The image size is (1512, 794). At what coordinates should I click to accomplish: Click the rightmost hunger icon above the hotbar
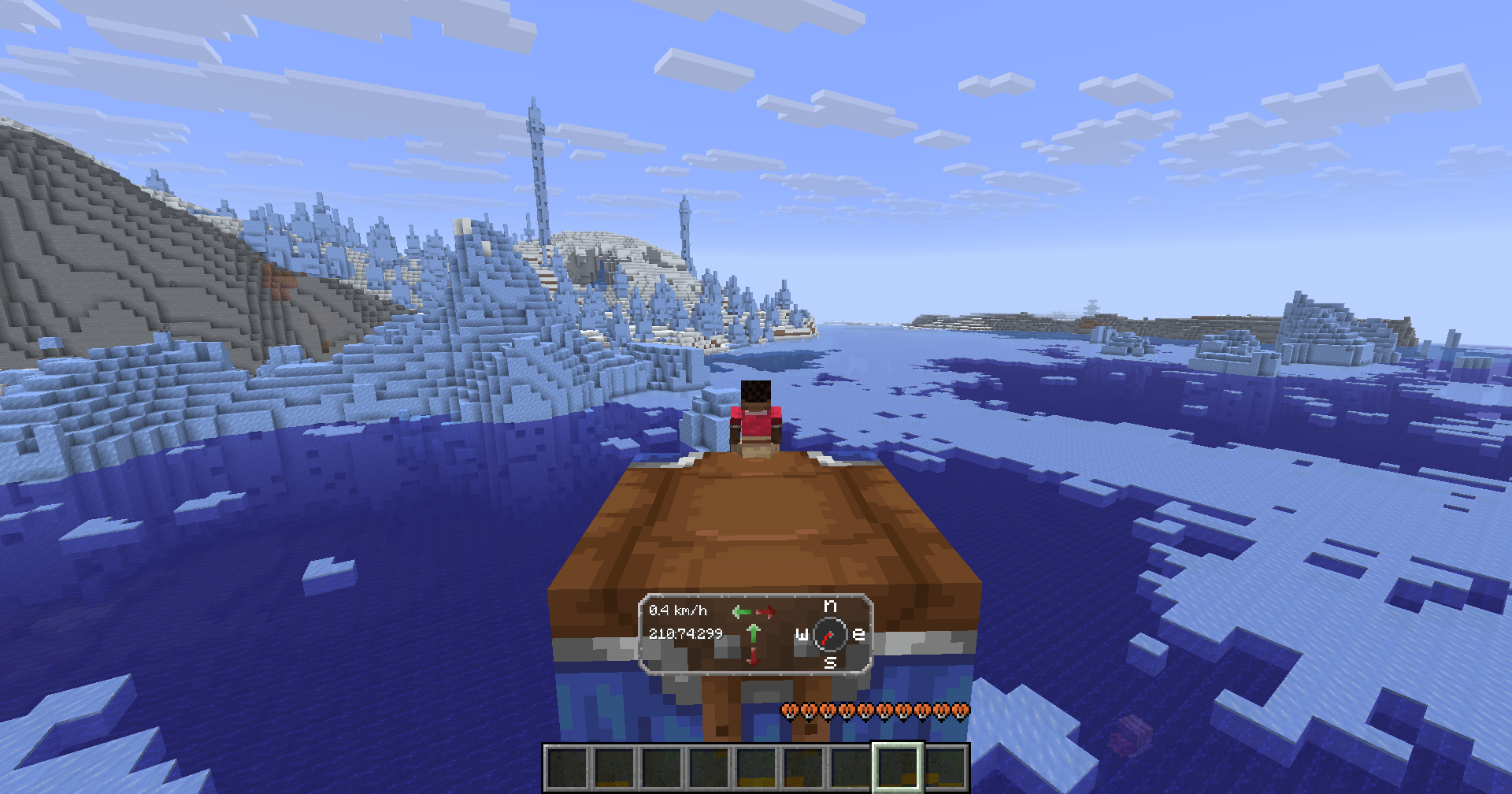pos(960,711)
